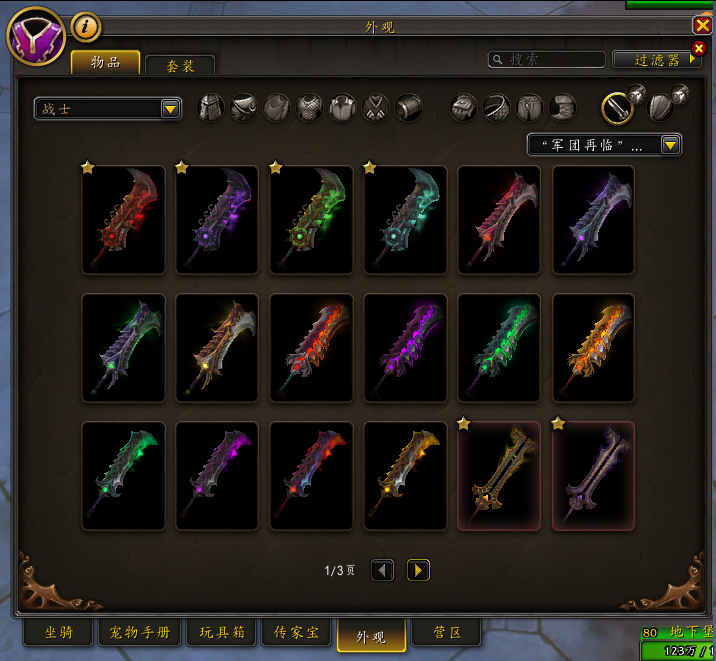Image resolution: width=716 pixels, height=661 pixels.
Task: Select the helmet slot filter icon
Action: [211, 107]
